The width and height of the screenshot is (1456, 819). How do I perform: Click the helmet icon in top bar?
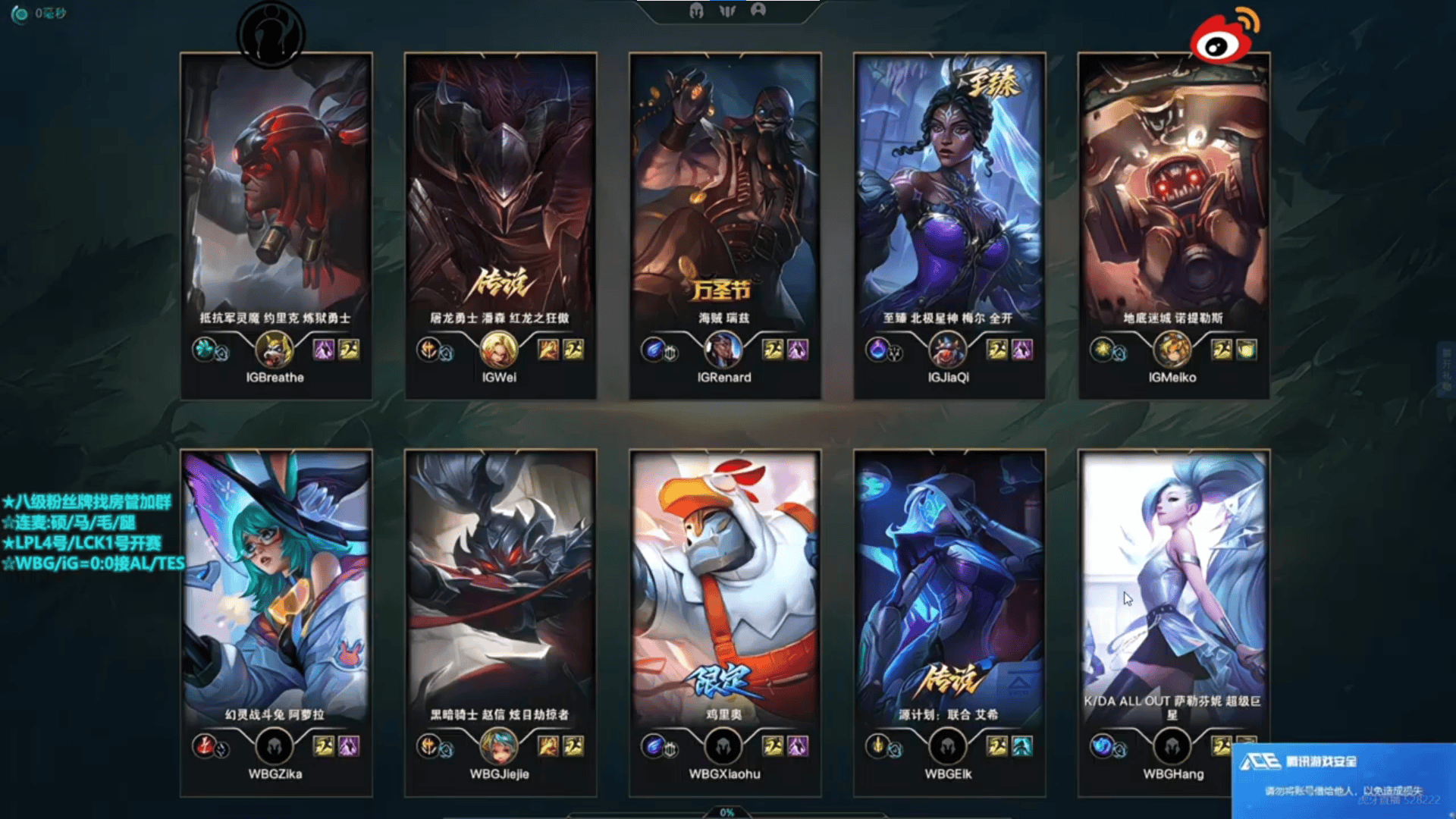pyautogui.click(x=696, y=11)
